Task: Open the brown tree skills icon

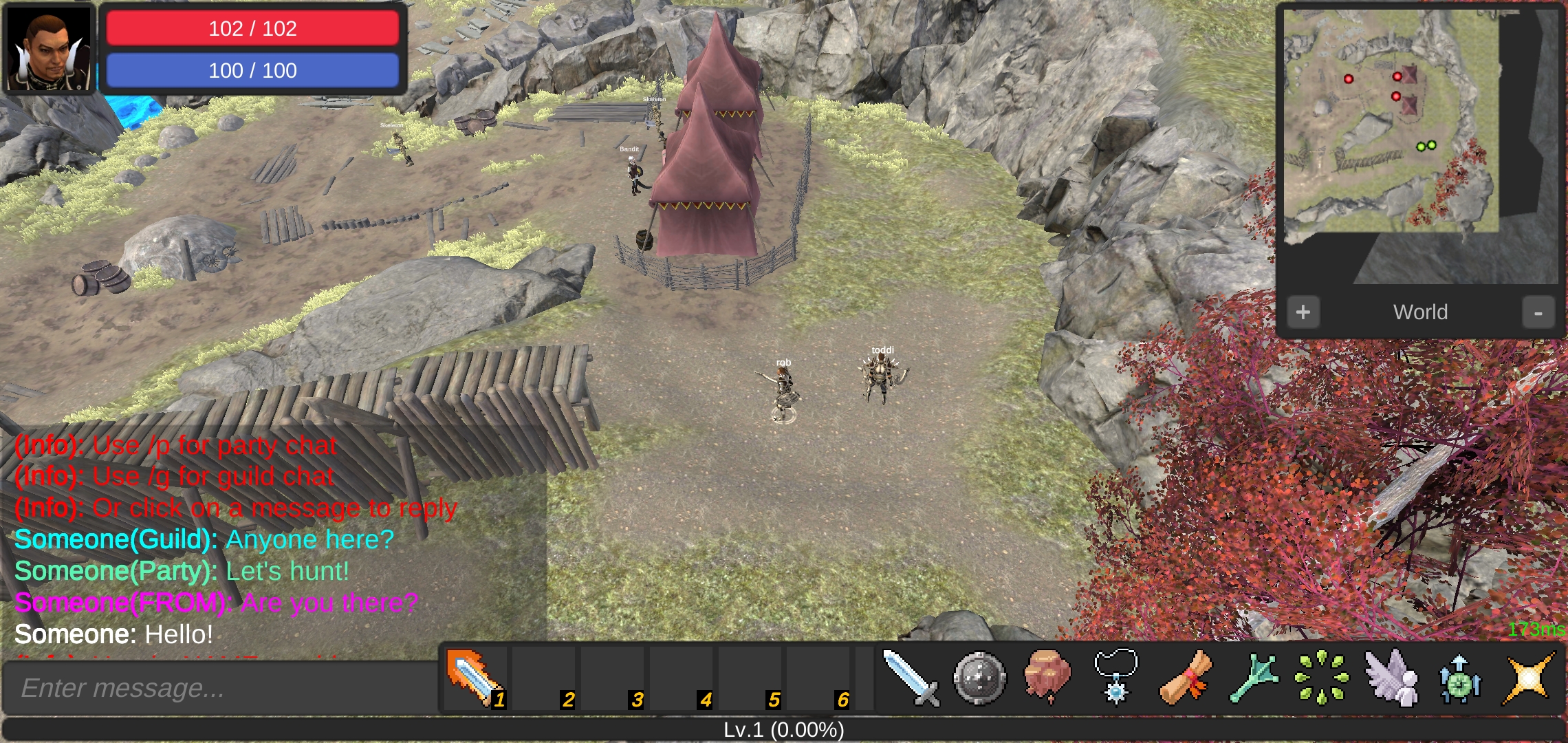Action: (1047, 678)
